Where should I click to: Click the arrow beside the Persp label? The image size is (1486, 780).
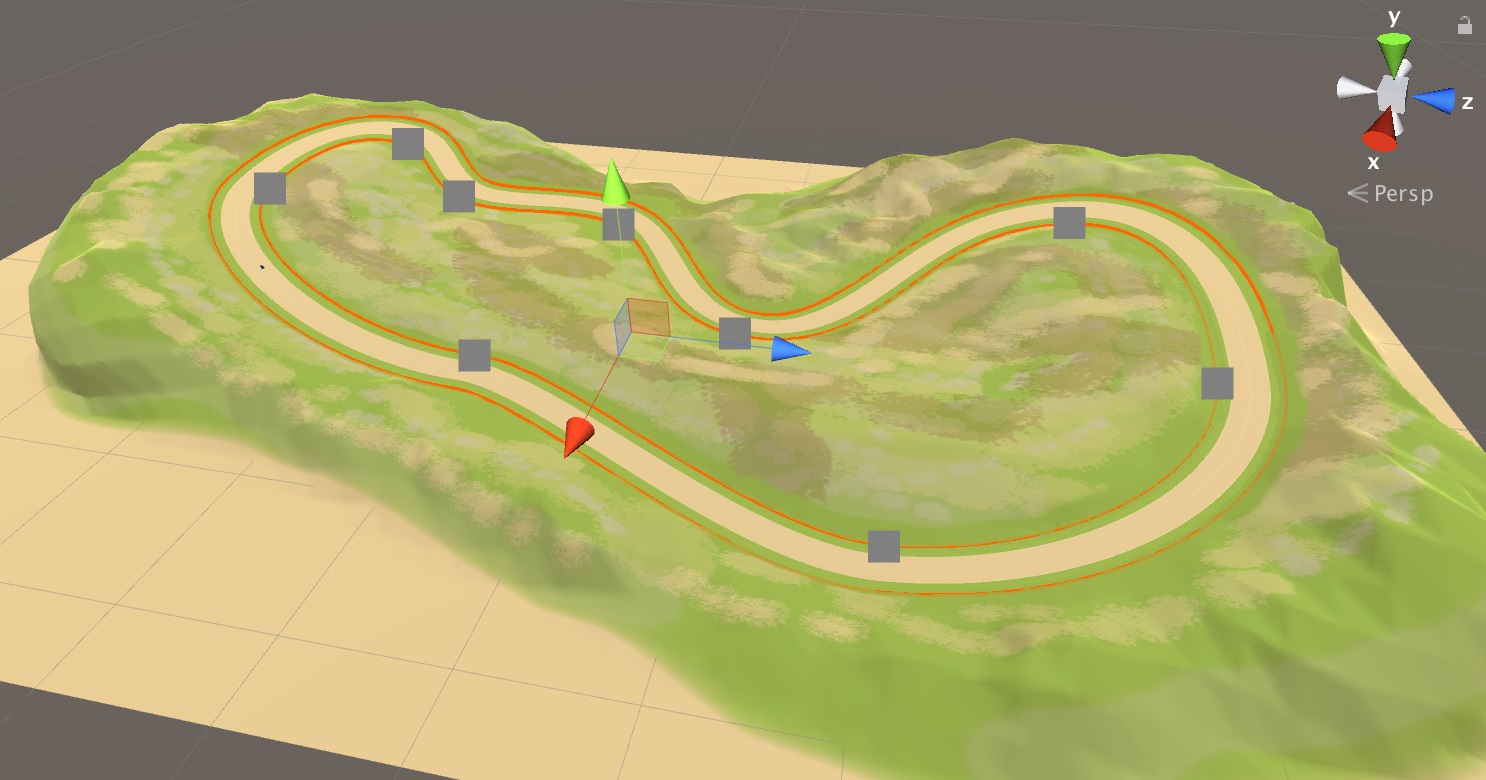pyautogui.click(x=1358, y=194)
